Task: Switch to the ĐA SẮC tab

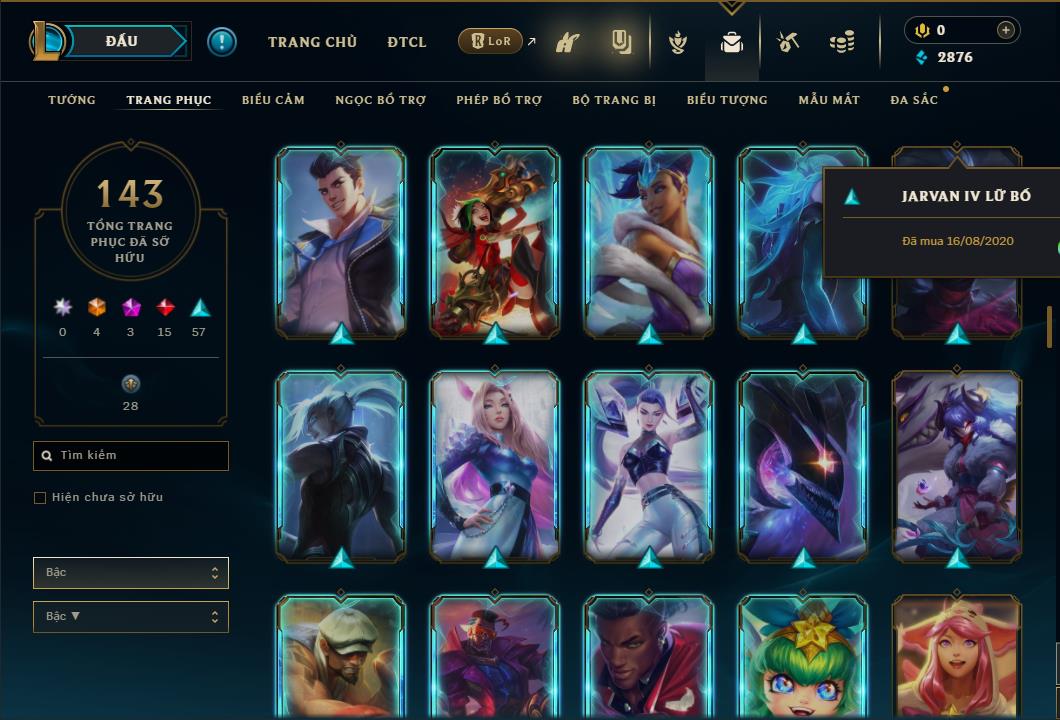Action: (914, 100)
